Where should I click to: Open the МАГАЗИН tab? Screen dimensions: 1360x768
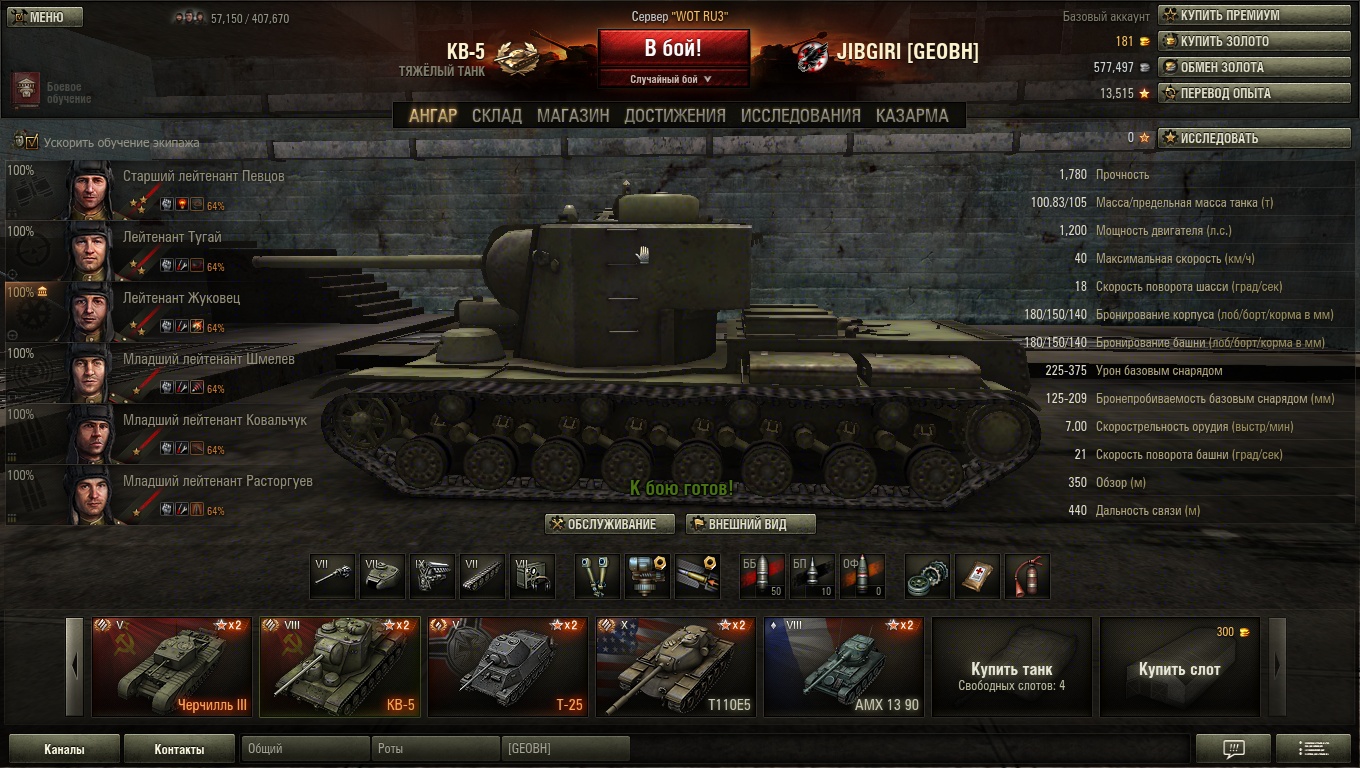572,115
